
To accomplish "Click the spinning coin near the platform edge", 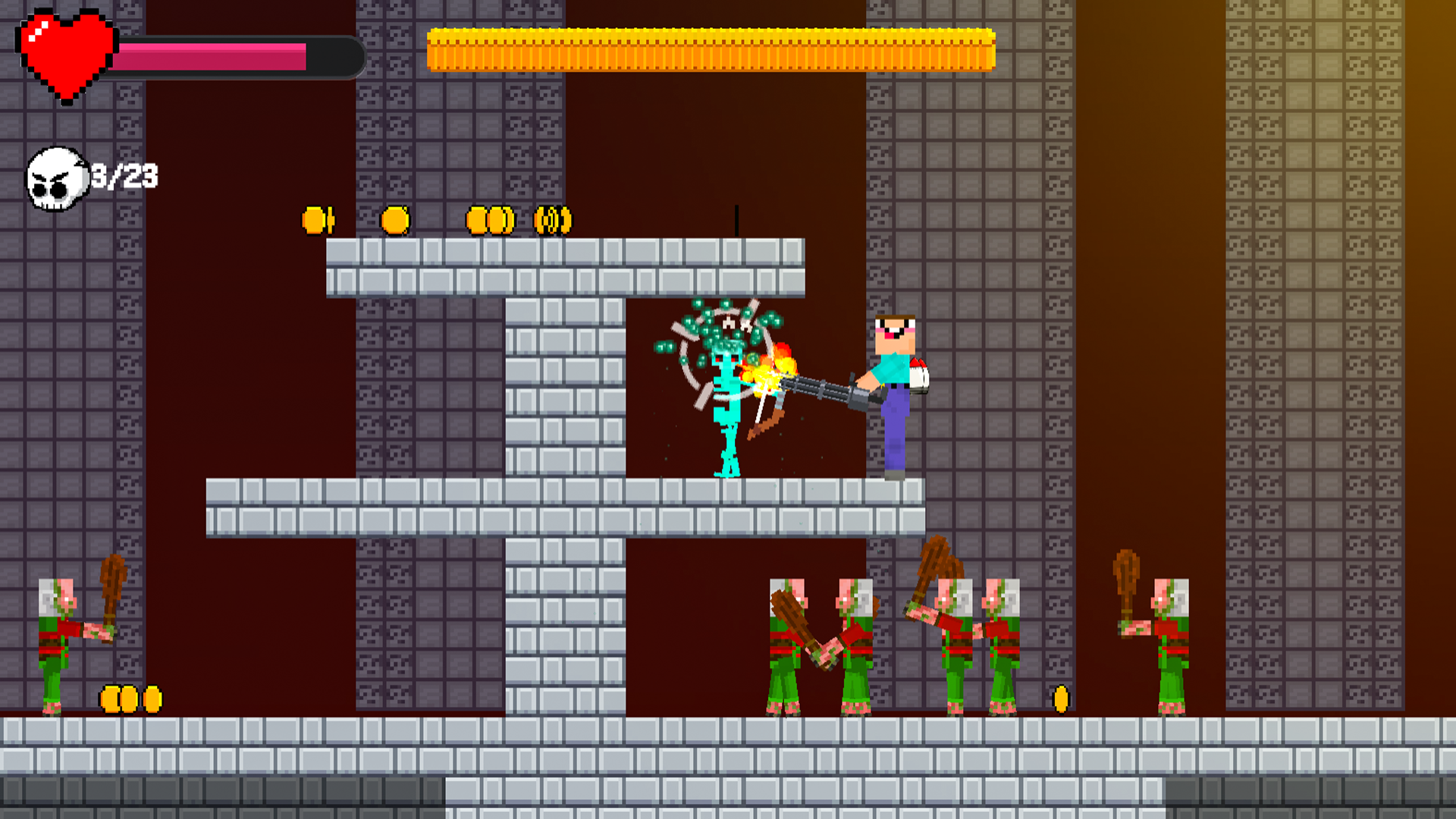I will (x=550, y=220).
